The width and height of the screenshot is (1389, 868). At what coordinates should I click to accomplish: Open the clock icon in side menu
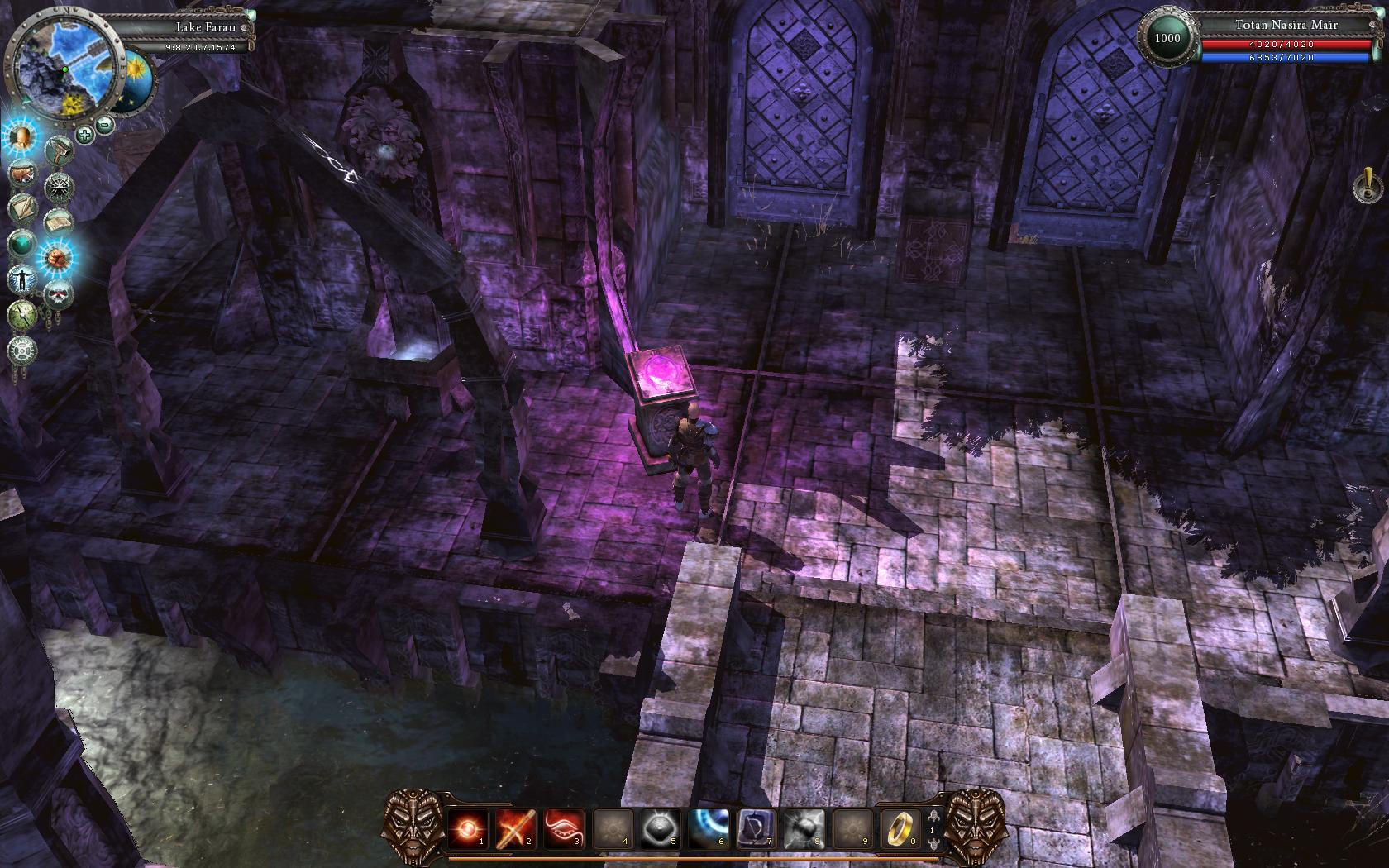(x=21, y=315)
